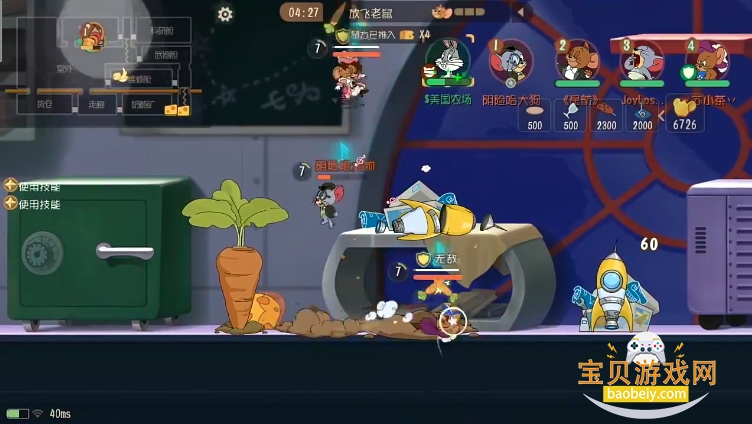Select teammate portrait numbered 1
Viewport: 752px width, 424px height.
click(x=511, y=61)
